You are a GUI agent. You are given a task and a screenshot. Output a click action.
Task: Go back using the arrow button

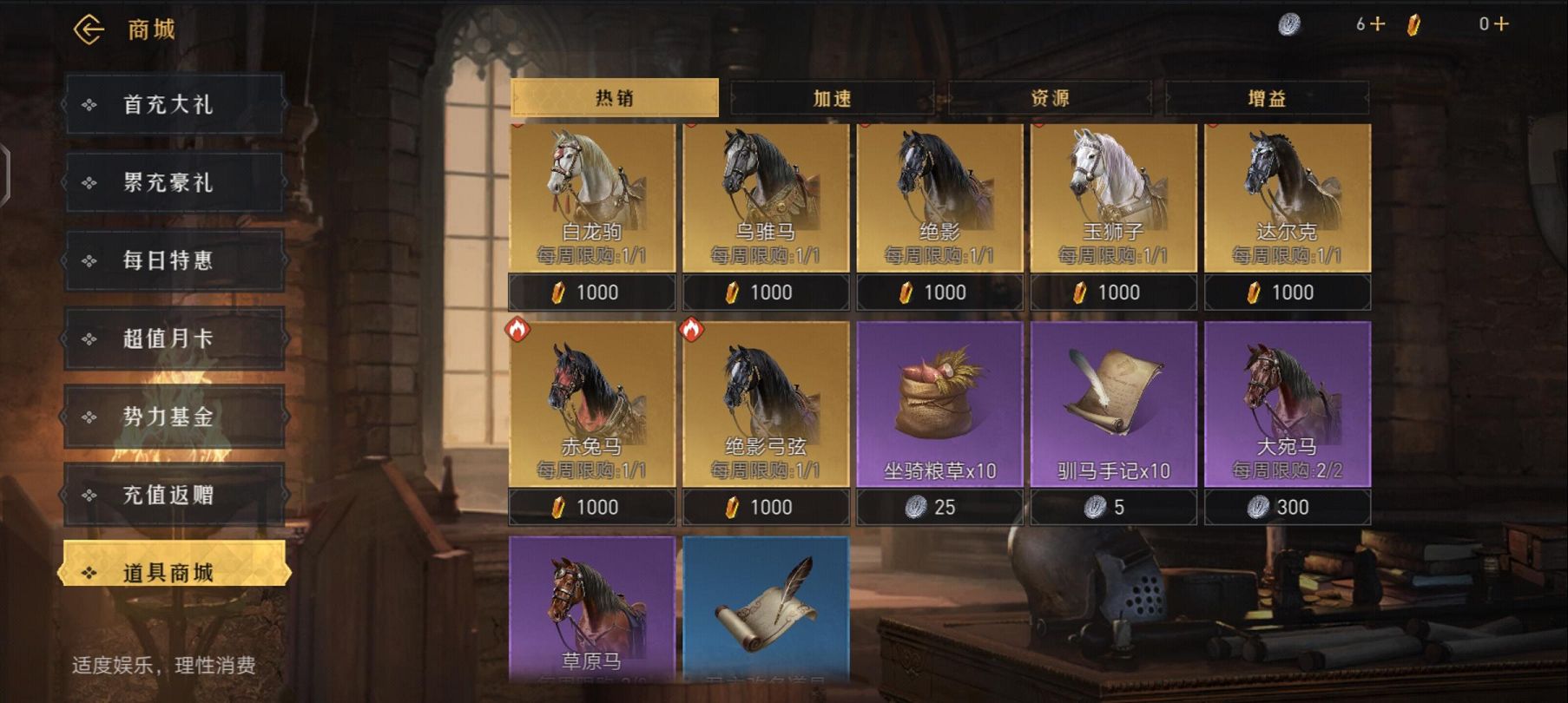pyautogui.click(x=89, y=30)
